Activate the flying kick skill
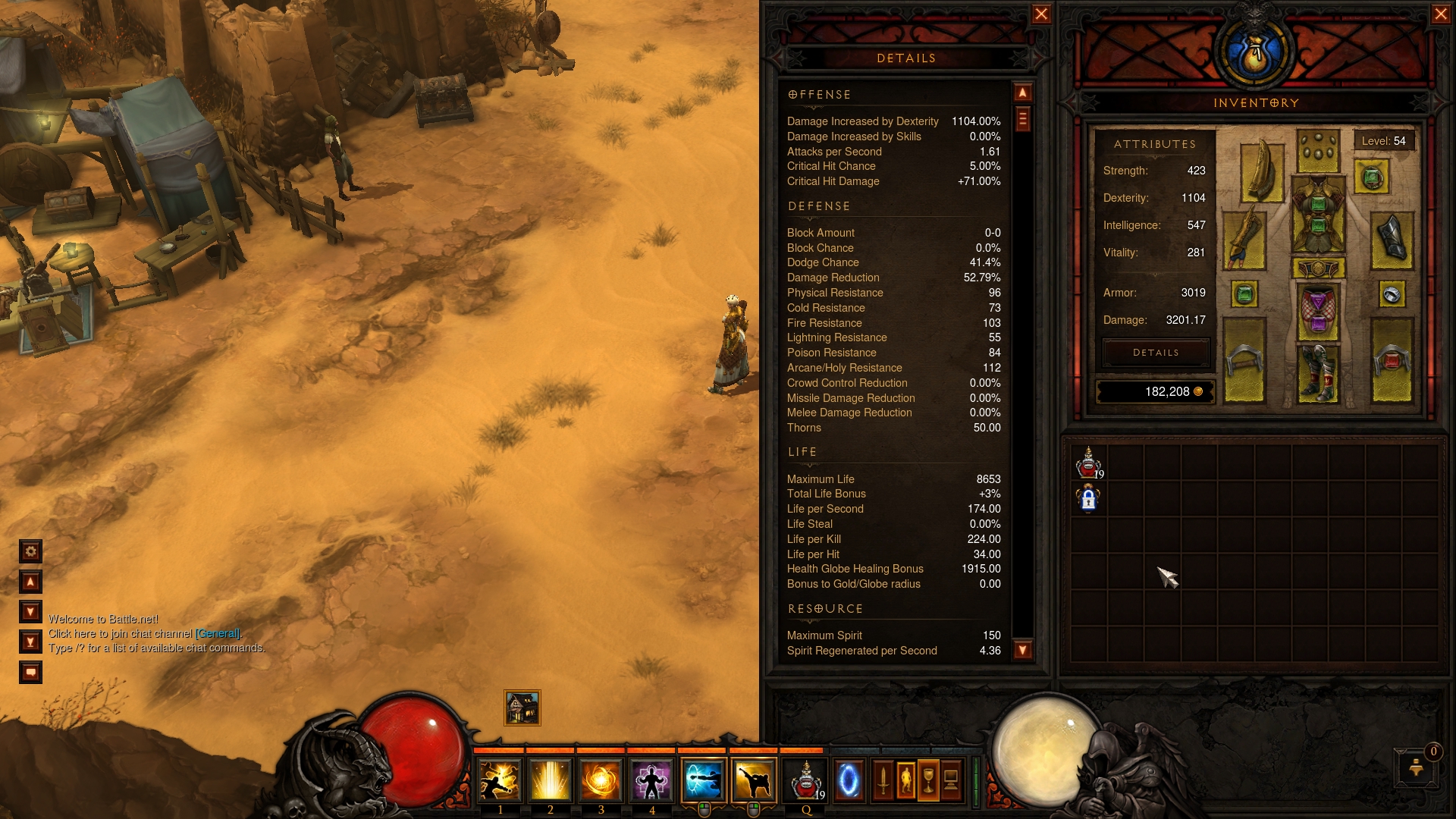Image resolution: width=1456 pixels, height=819 pixels. click(x=754, y=781)
